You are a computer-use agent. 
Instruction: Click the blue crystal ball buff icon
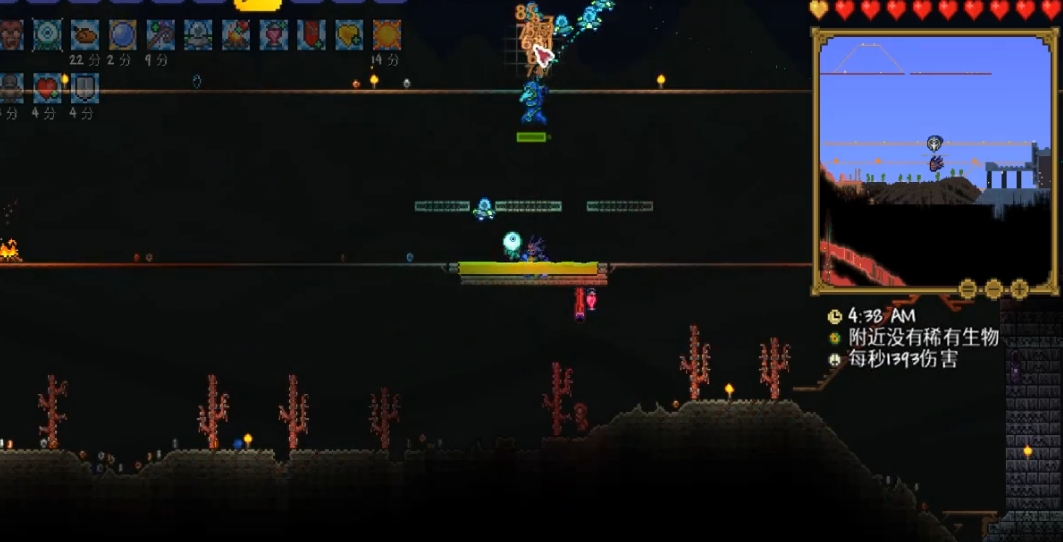tap(122, 35)
